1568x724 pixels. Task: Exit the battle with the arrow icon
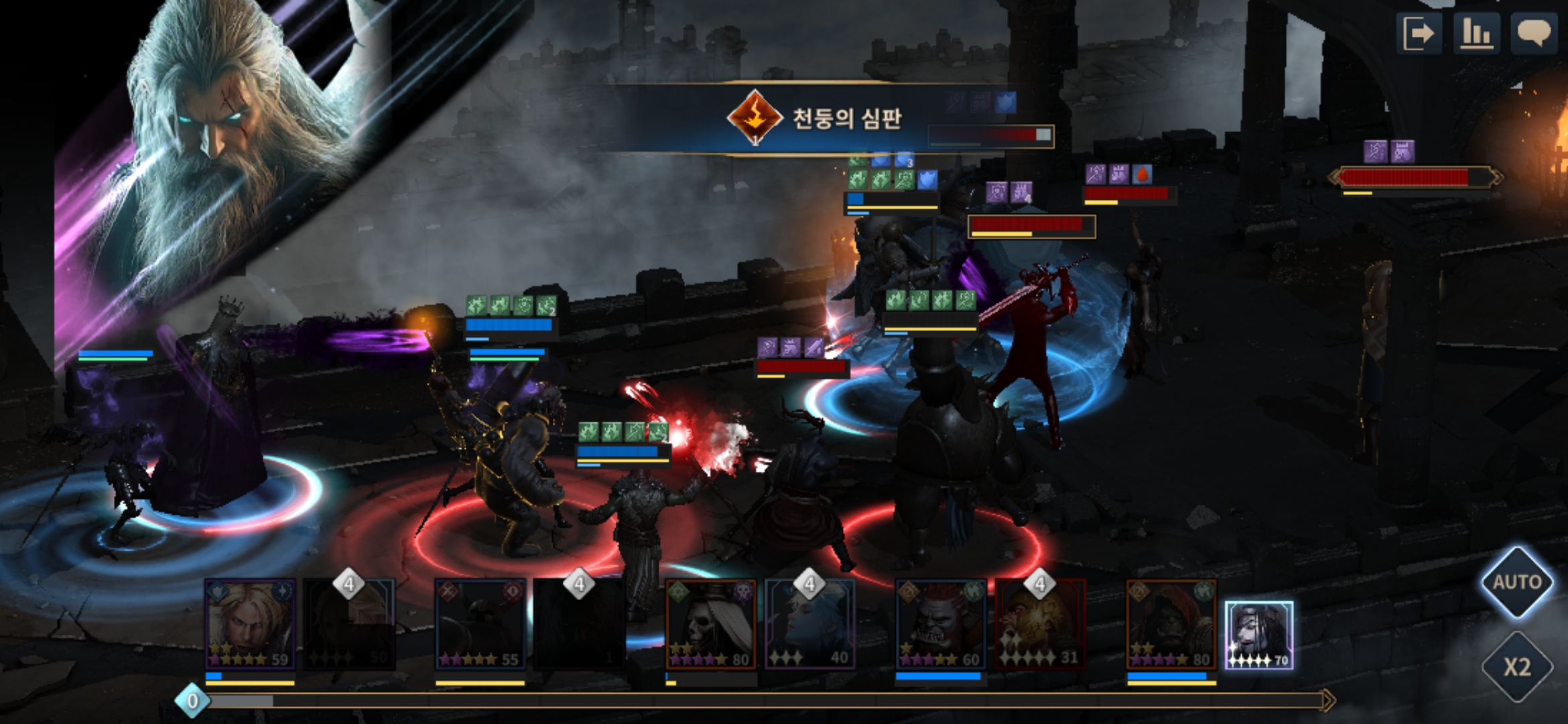1419,32
